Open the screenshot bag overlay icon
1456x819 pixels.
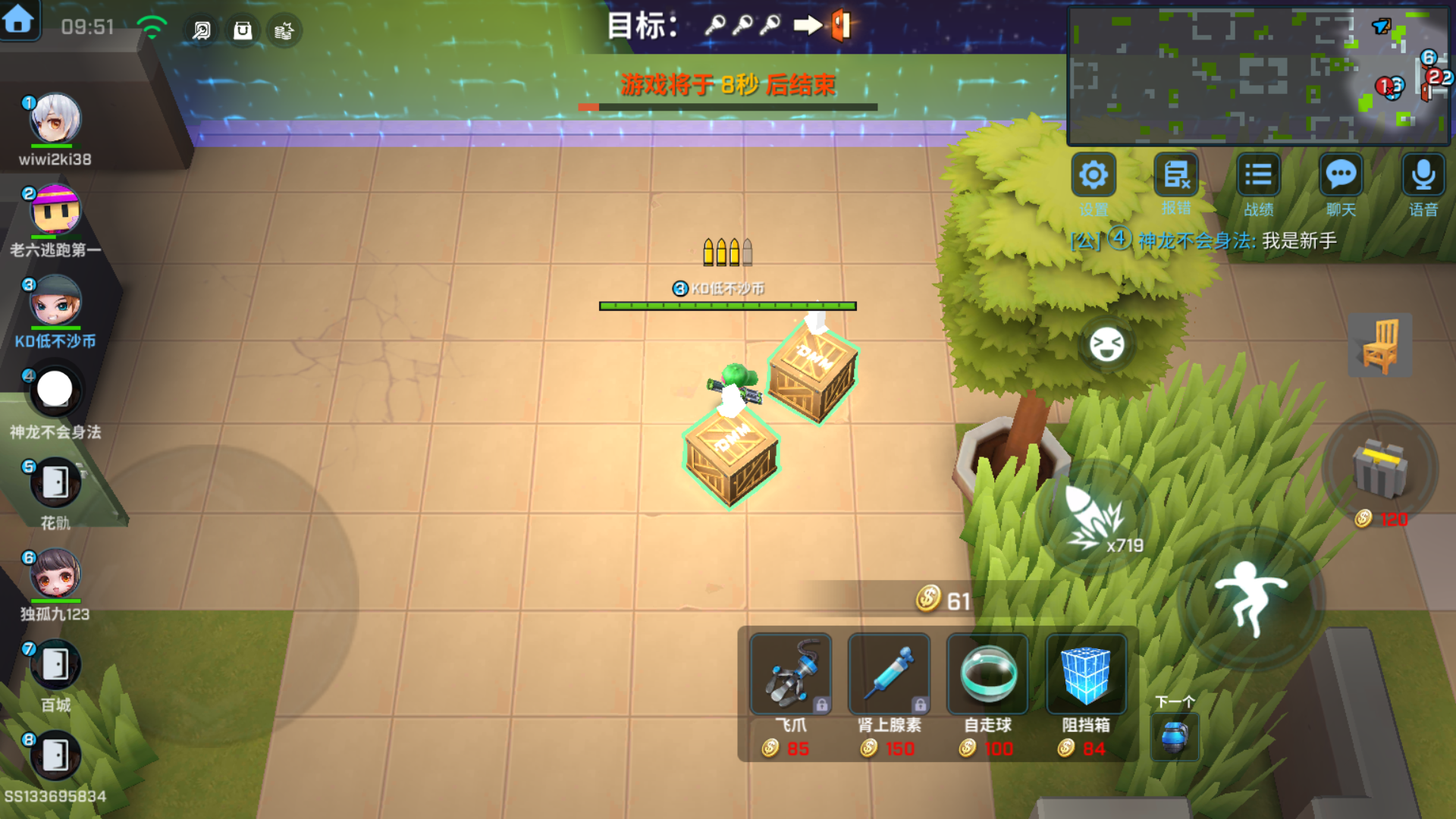tap(243, 30)
